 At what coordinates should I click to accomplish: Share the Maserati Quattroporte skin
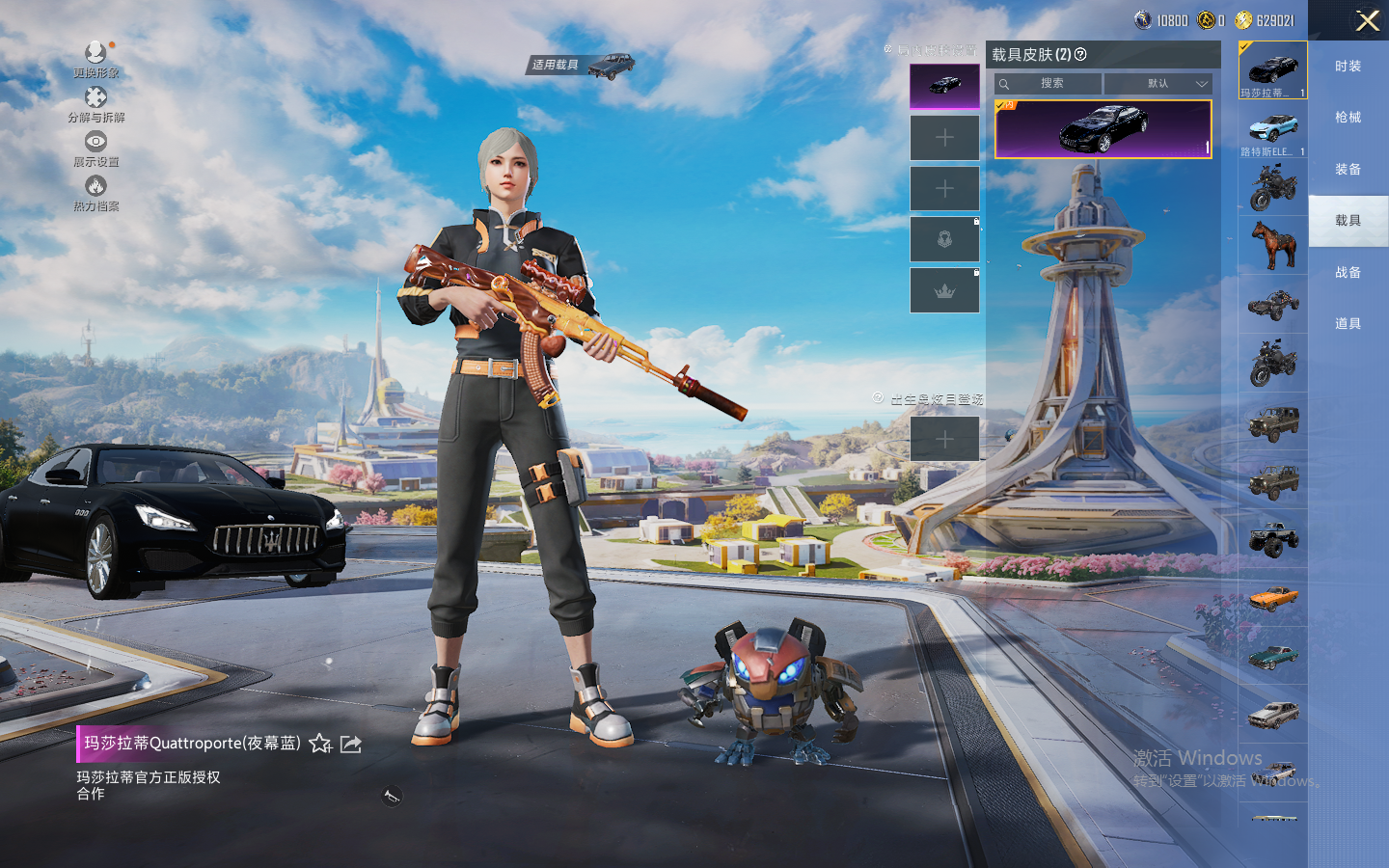click(x=351, y=744)
